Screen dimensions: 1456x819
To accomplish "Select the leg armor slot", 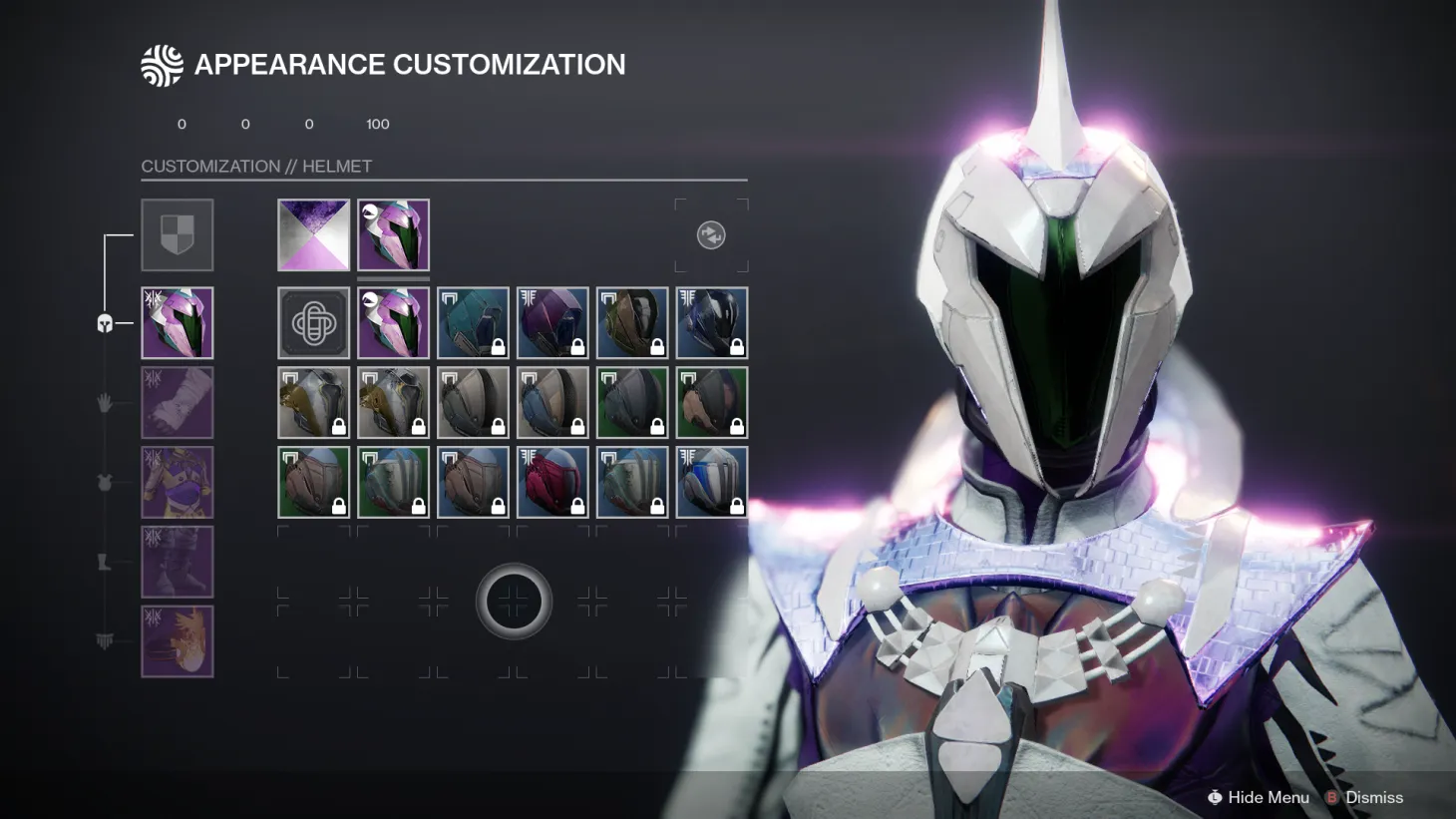I will tap(178, 562).
